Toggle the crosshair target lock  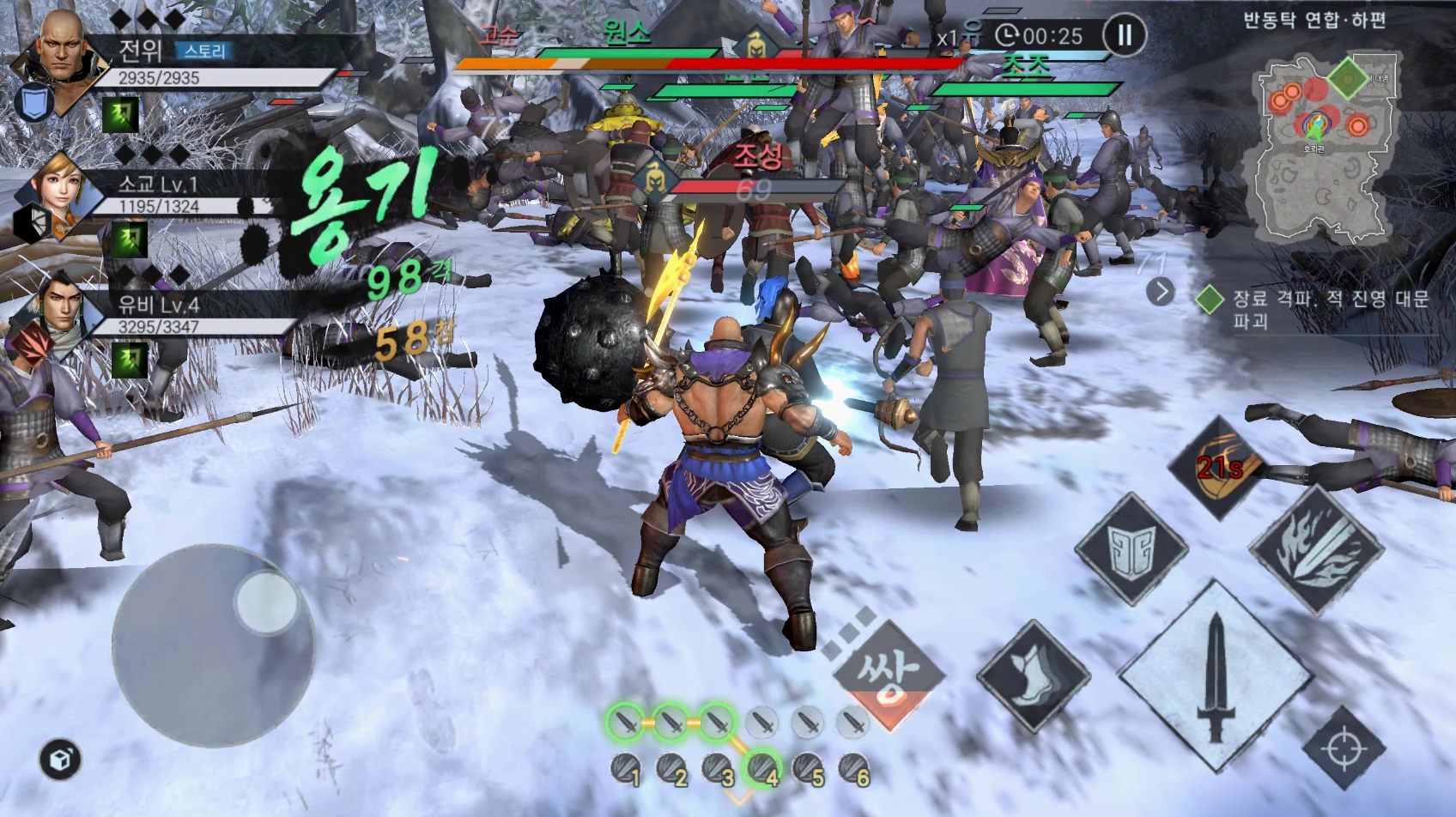tap(1344, 748)
